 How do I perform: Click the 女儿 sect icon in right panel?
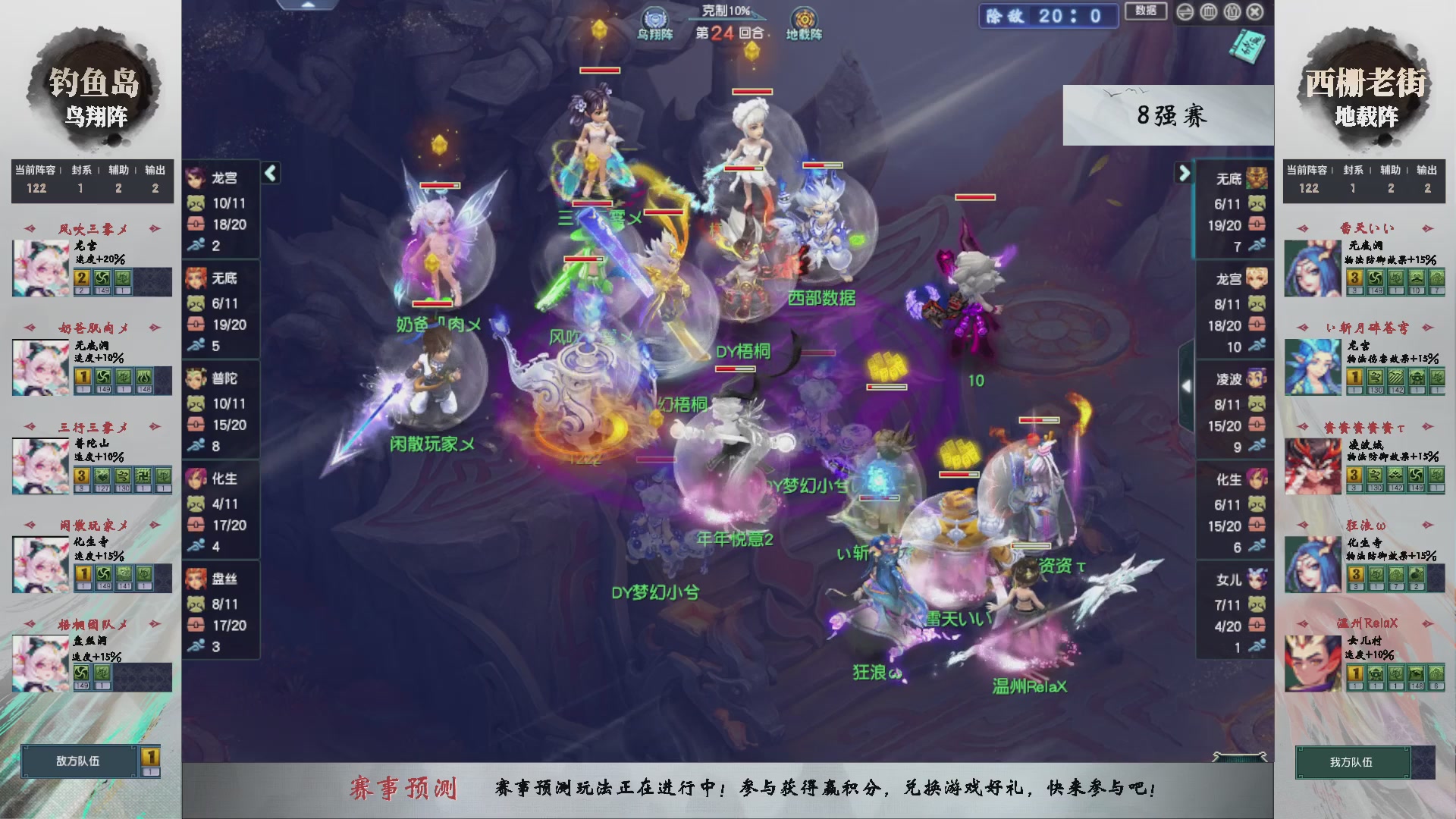pos(1257,578)
